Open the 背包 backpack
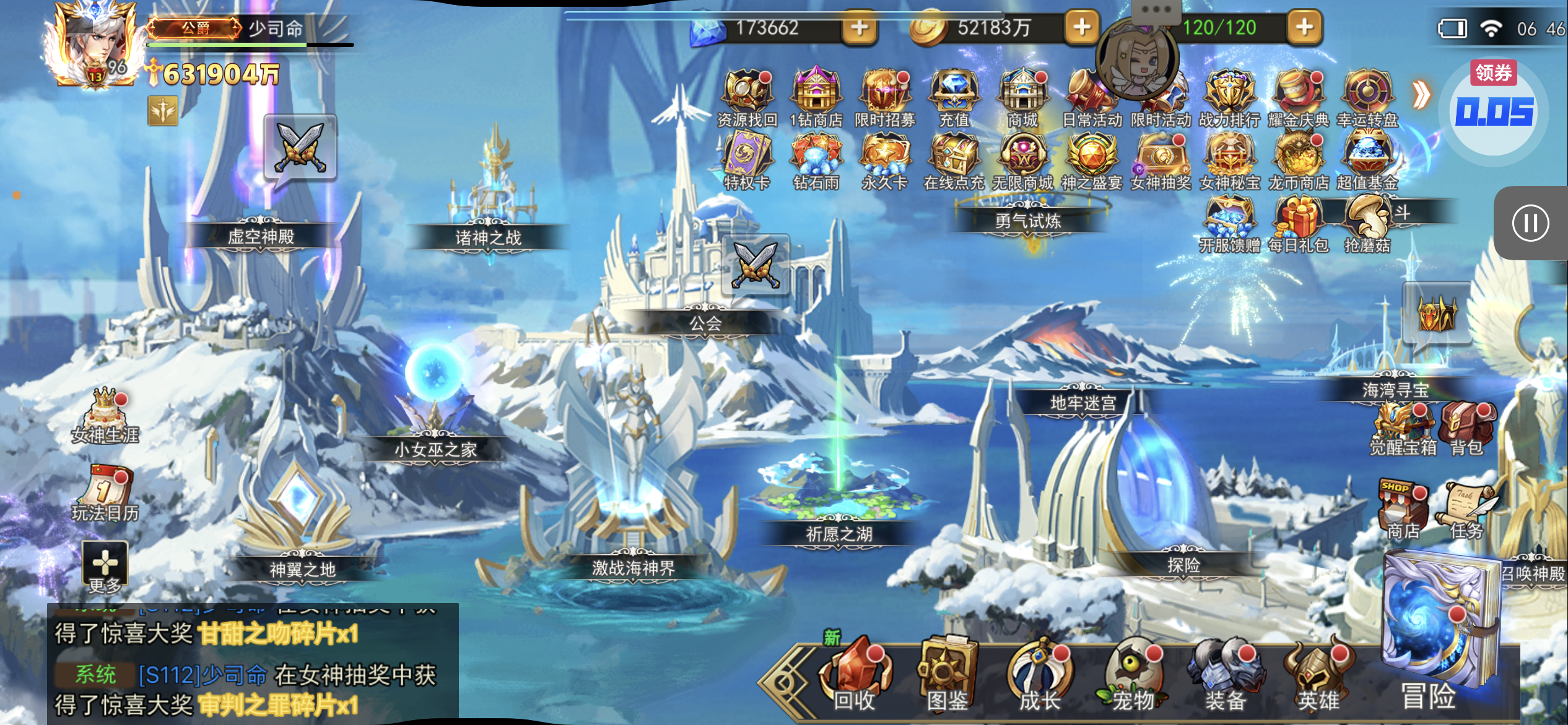Image resolution: width=1568 pixels, height=725 pixels. click(x=1466, y=429)
